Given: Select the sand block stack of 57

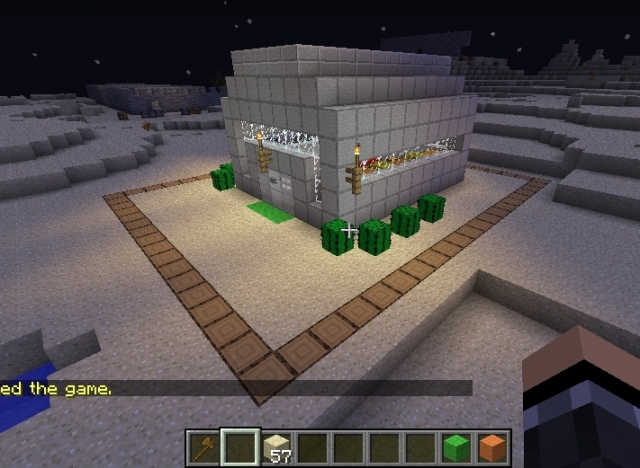Looking at the screenshot, I should (277, 446).
